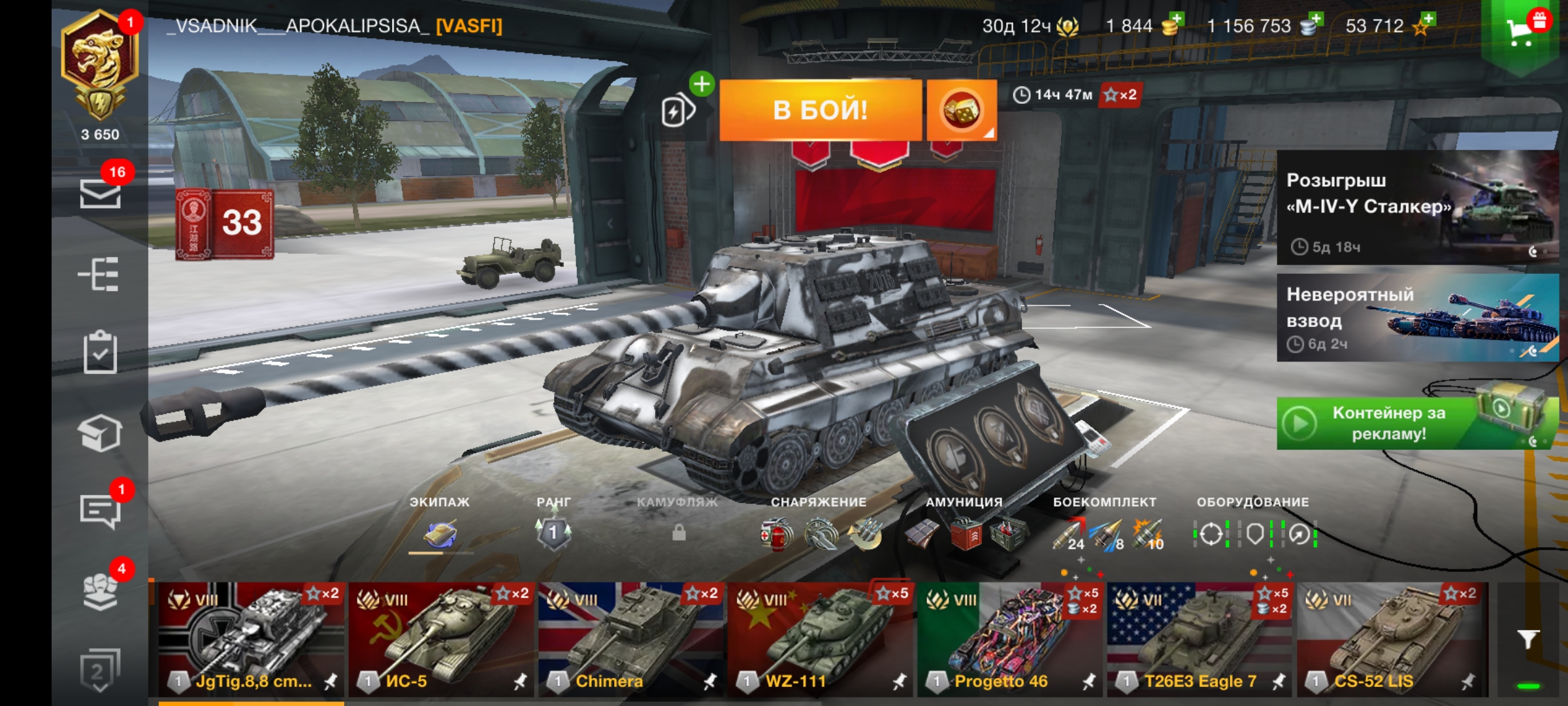Select the ИС-5 tank in carousel

(441, 639)
